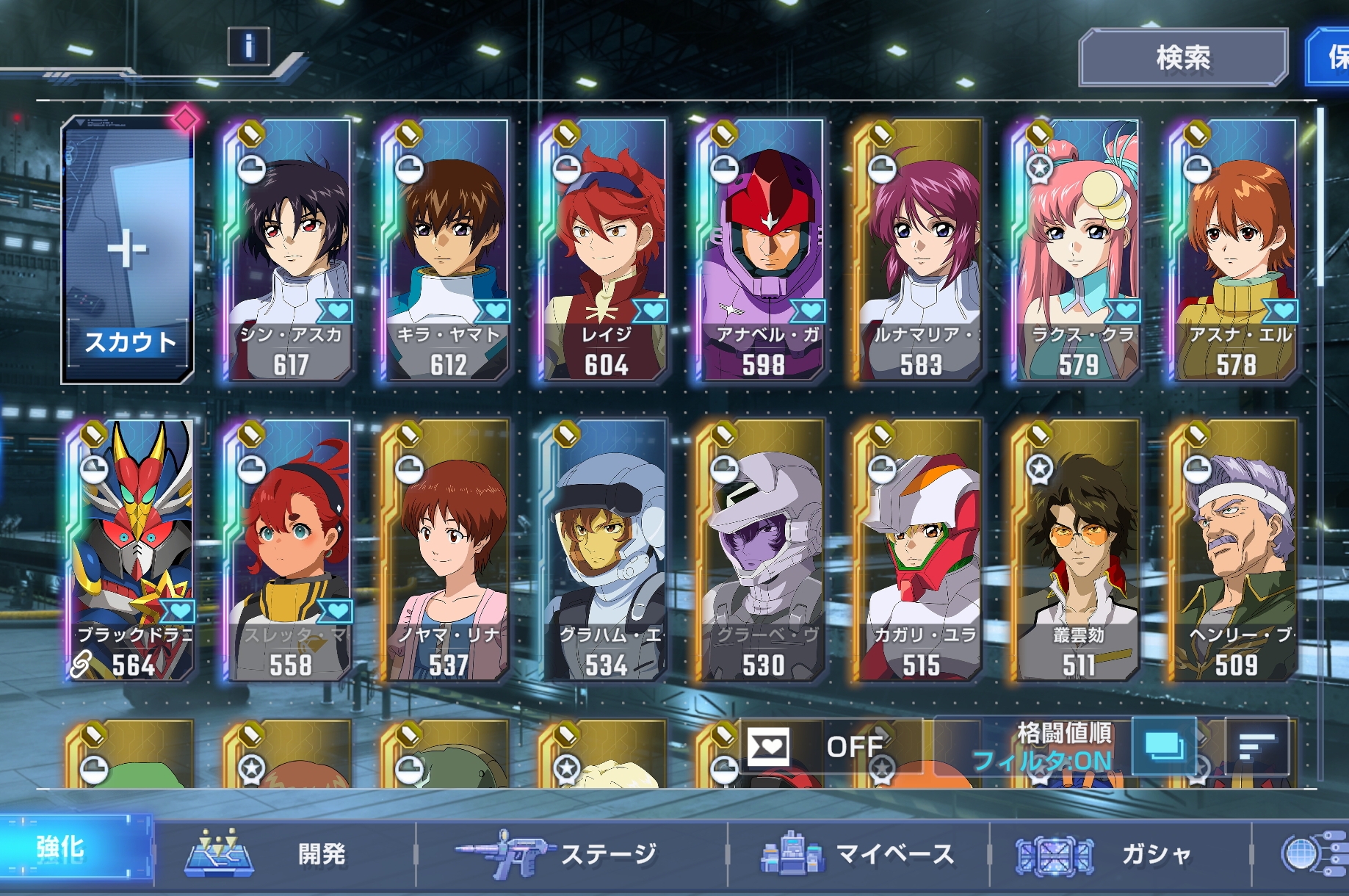Image resolution: width=1349 pixels, height=896 pixels.
Task: Go to the ステージ stage menu
Action: (571, 854)
